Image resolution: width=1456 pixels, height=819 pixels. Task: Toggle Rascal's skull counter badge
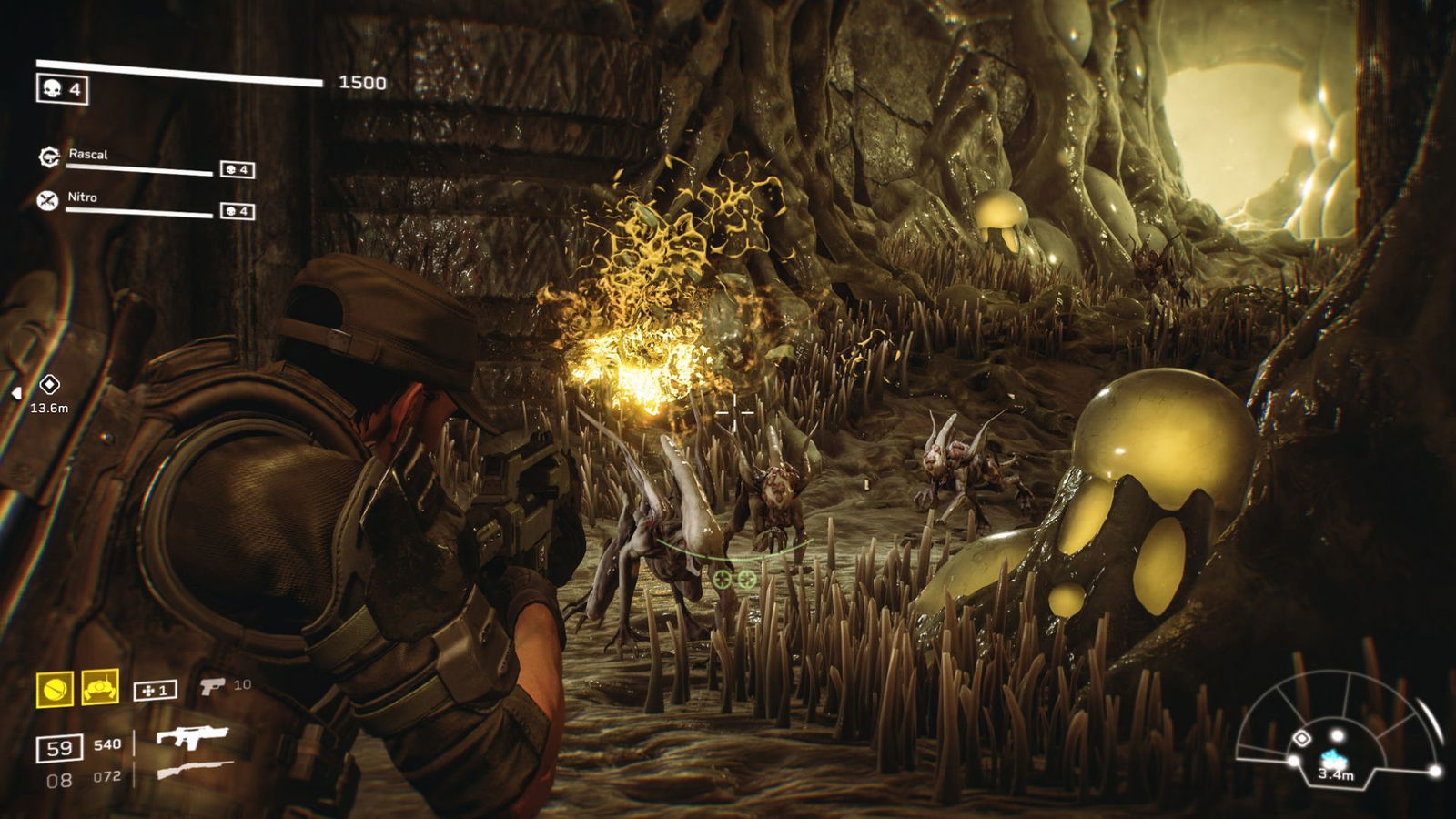(236, 170)
